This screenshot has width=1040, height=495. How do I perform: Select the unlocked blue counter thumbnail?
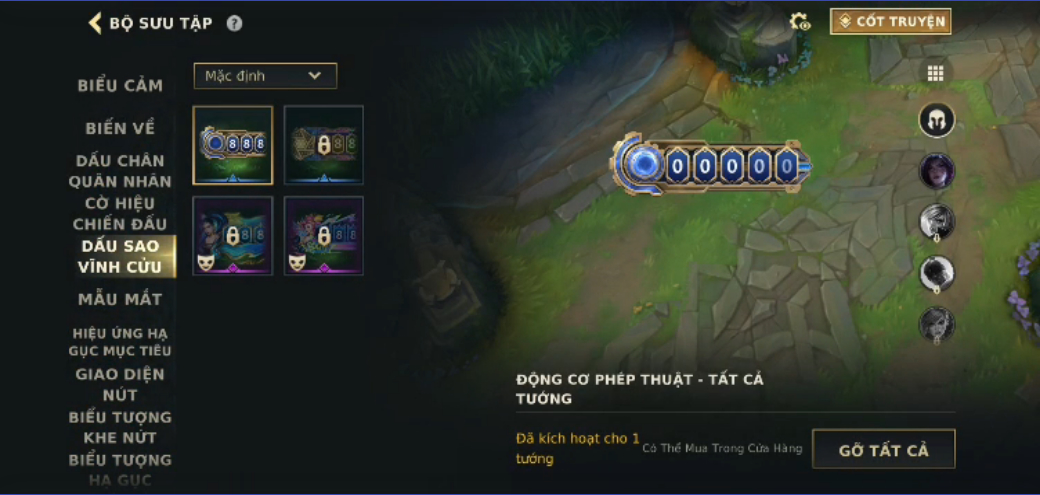pos(233,145)
